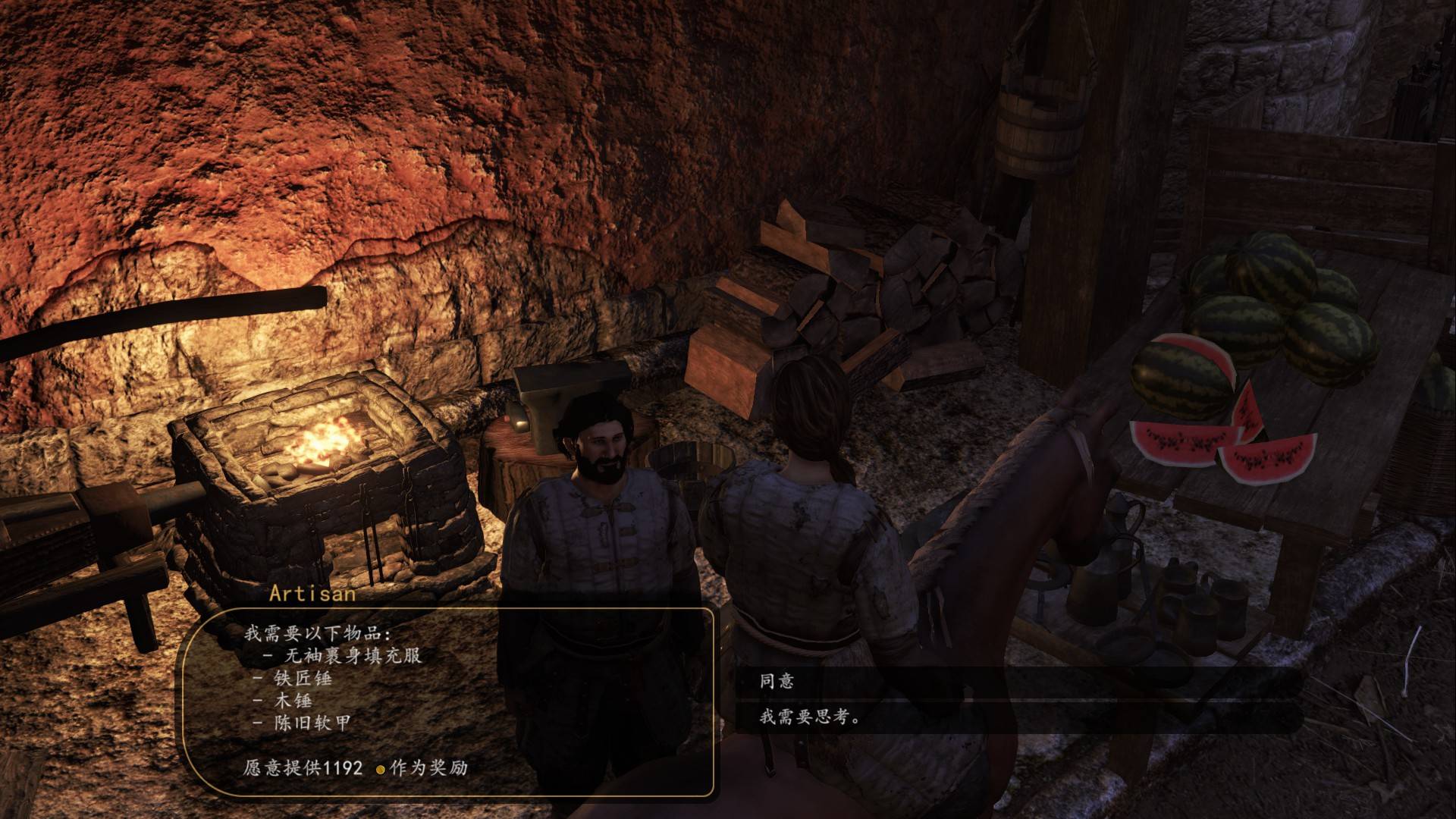
Task: Choose the 同意 reply to accept
Action: (777, 681)
